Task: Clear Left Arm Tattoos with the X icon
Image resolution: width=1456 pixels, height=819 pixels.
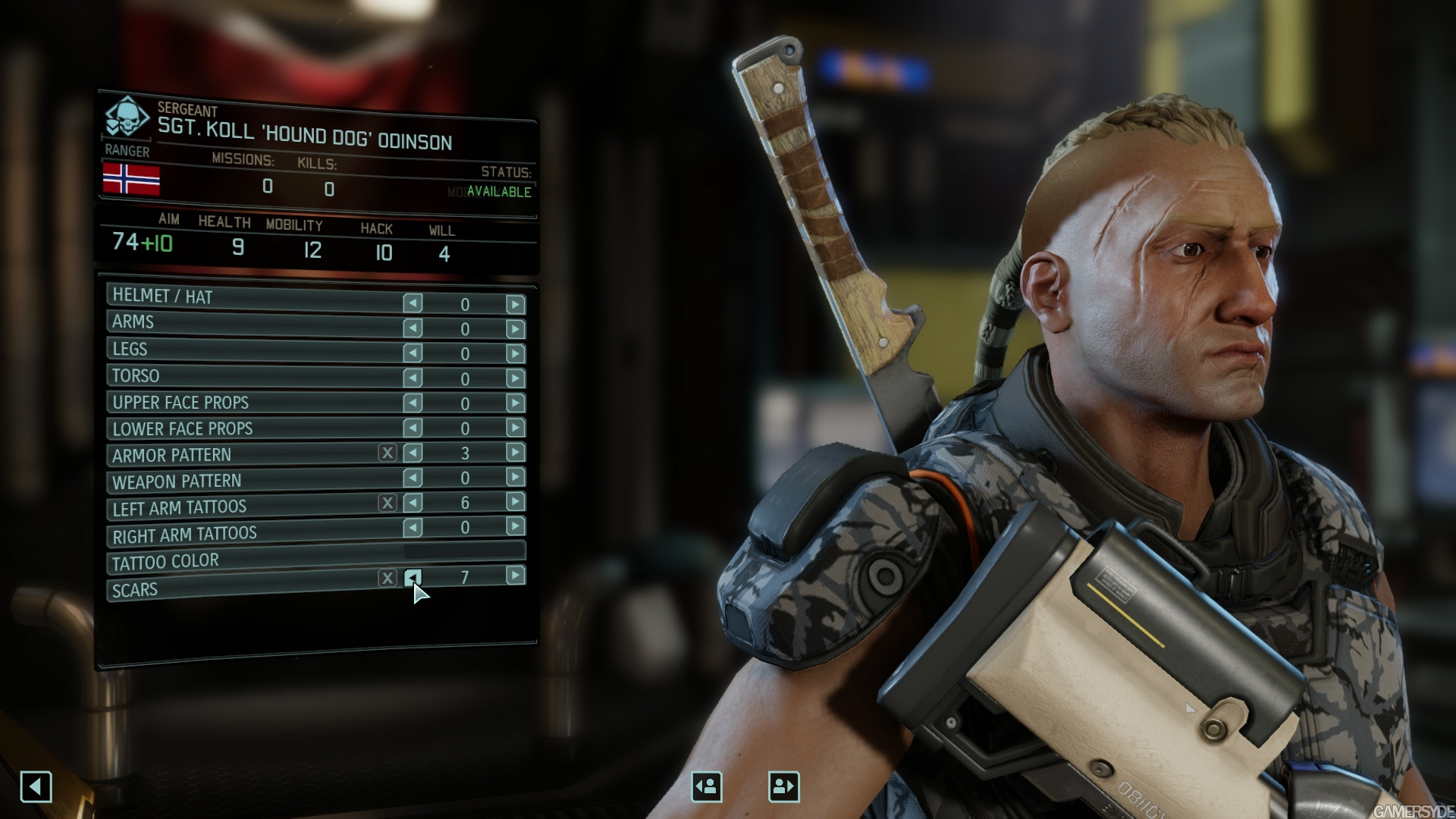Action: point(389,504)
